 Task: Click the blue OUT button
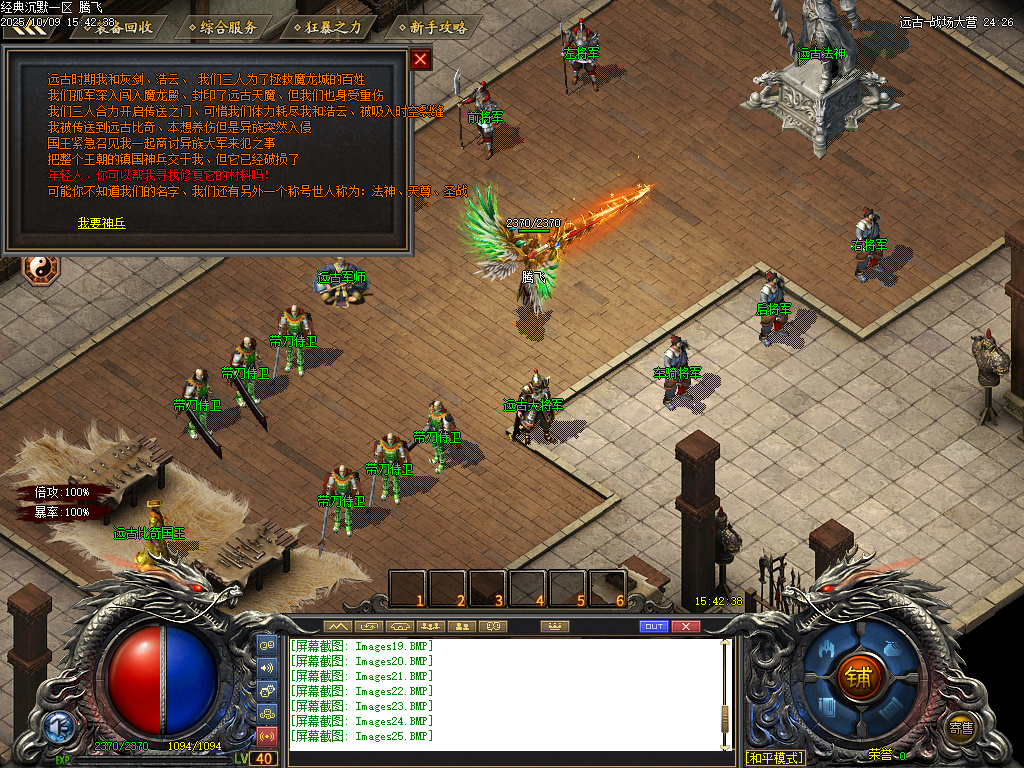(653, 626)
